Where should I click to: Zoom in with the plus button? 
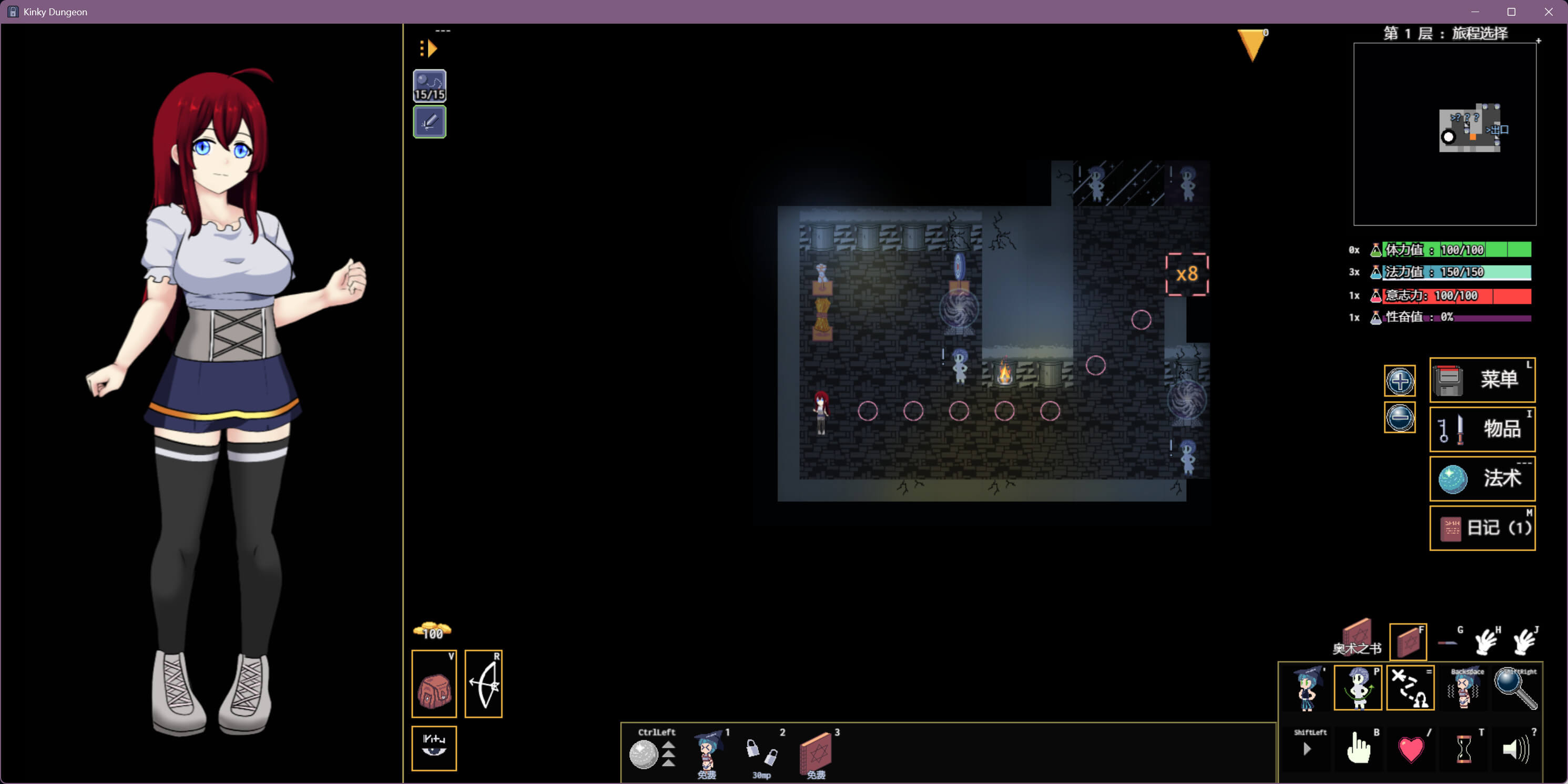point(1399,381)
